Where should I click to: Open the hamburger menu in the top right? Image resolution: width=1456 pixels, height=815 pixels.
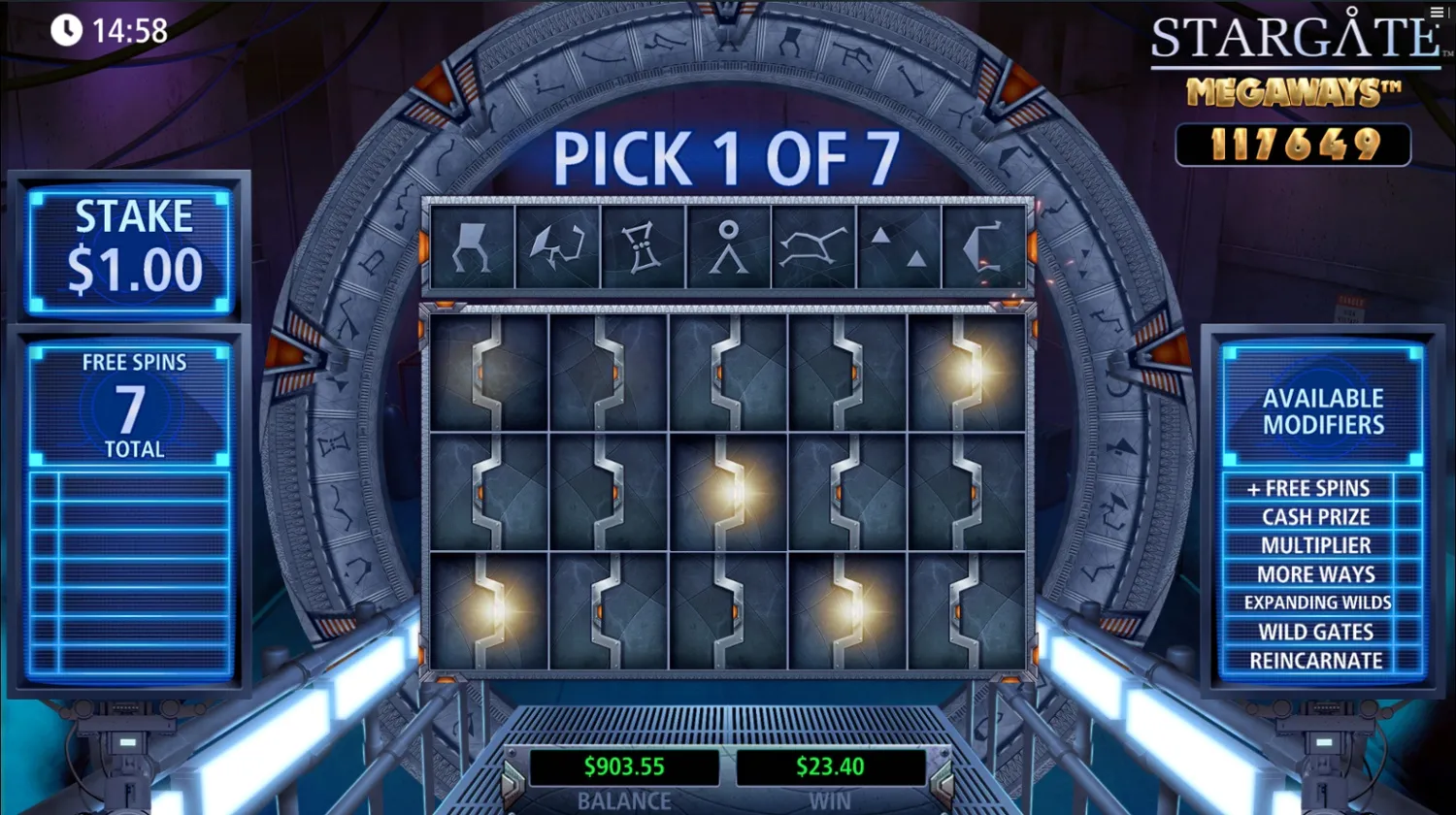click(x=1437, y=12)
